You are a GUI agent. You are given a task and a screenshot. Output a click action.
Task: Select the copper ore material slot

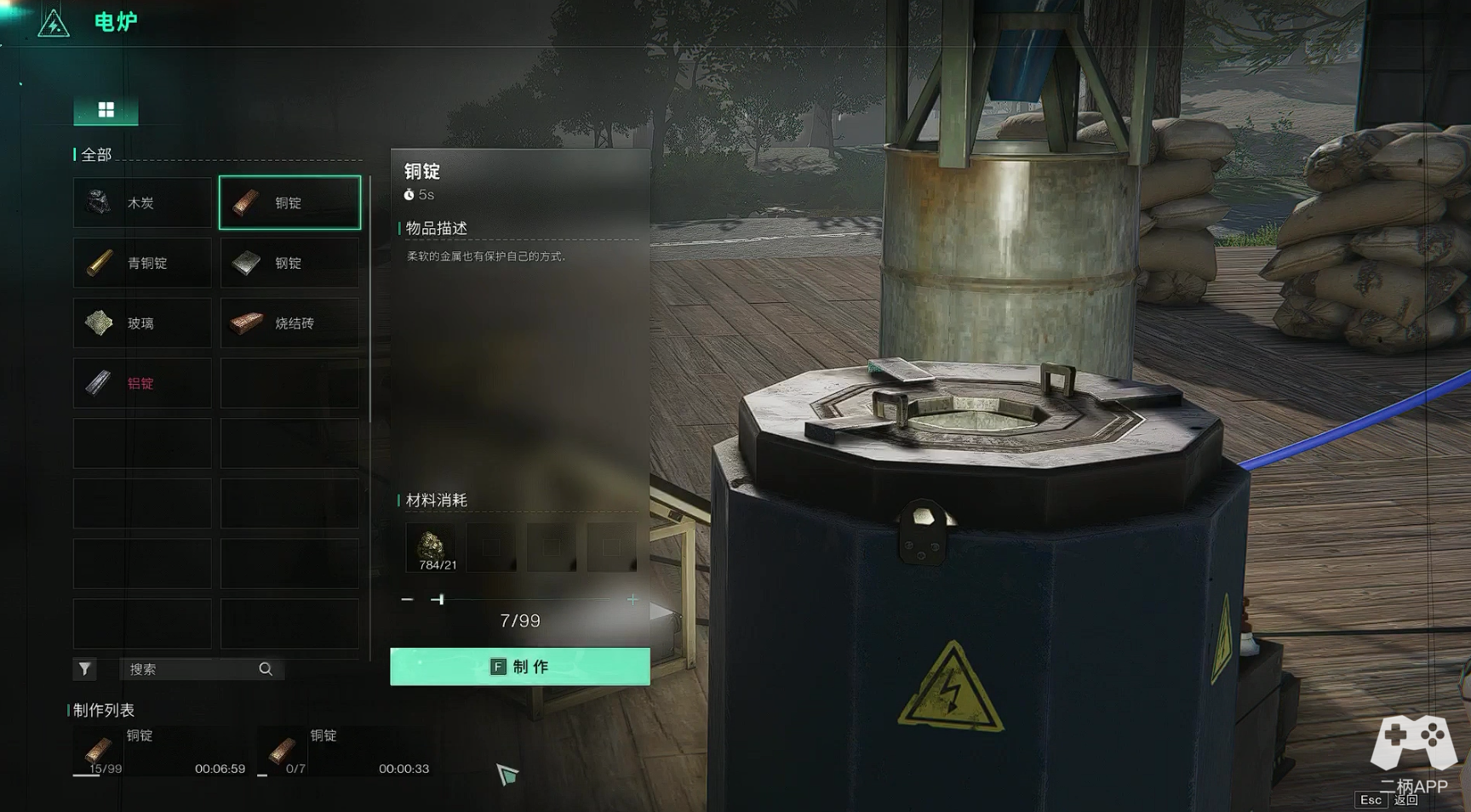(x=432, y=546)
